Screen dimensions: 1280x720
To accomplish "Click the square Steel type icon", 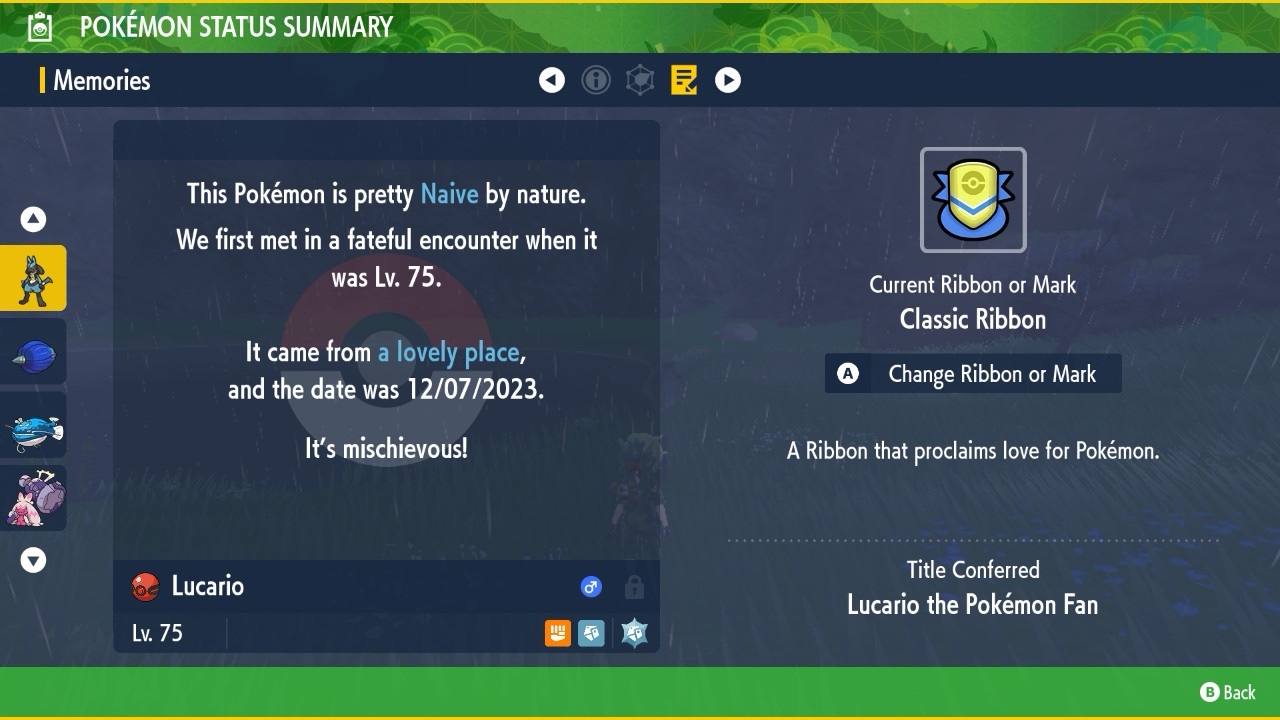I will (591, 633).
